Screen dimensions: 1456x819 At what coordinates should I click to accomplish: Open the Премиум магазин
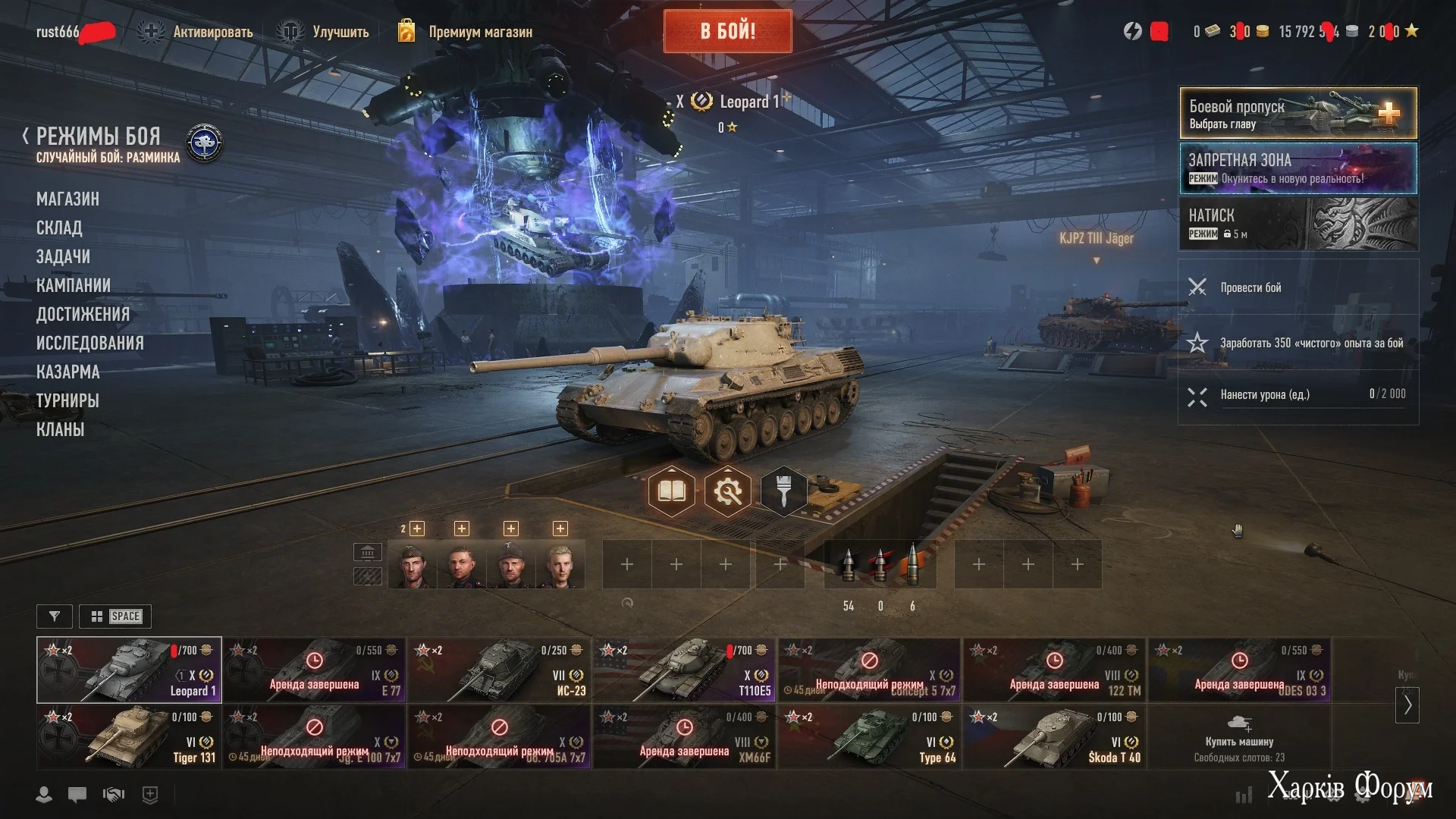click(479, 32)
